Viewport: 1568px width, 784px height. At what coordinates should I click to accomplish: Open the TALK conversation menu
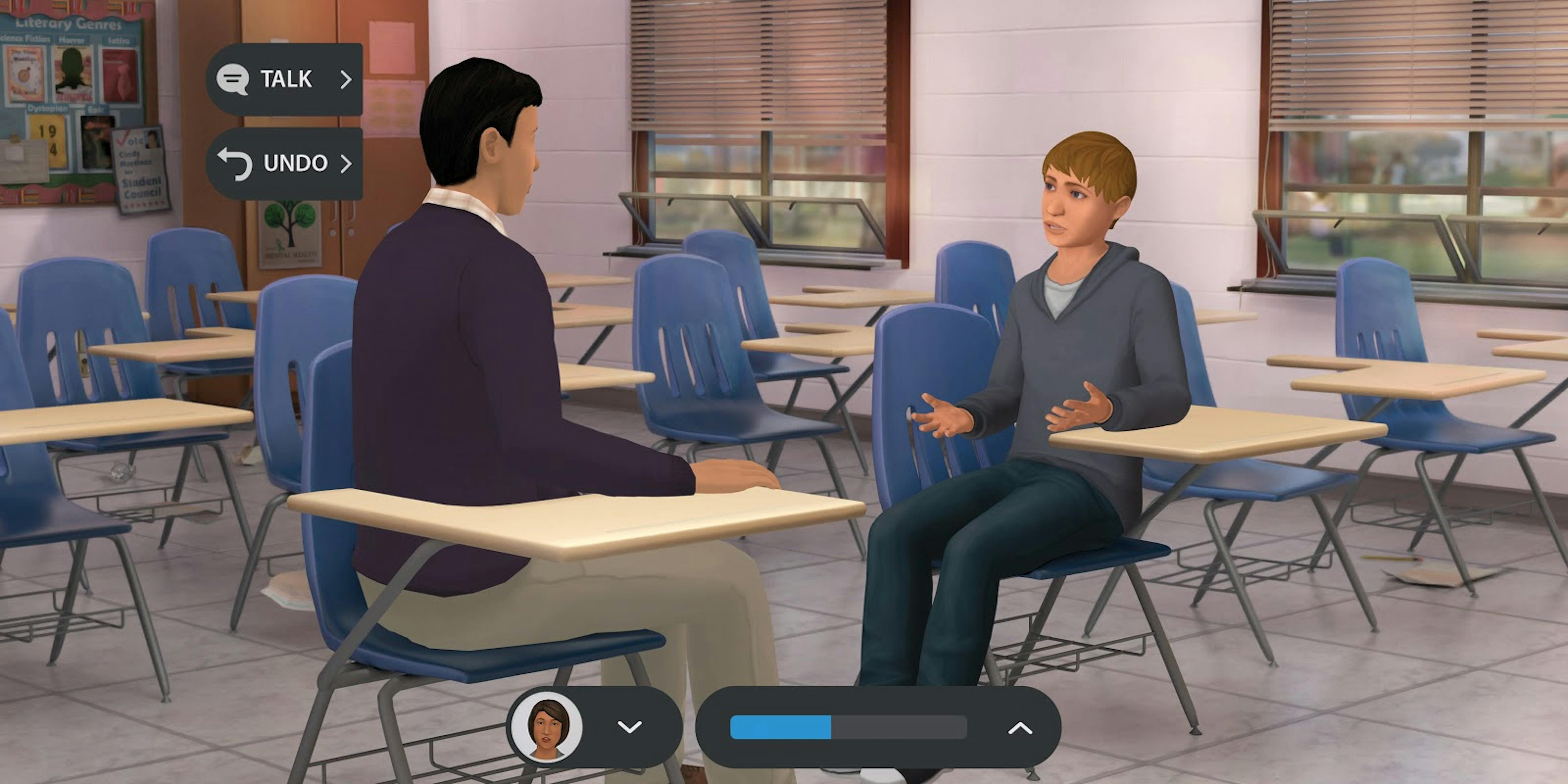(x=286, y=79)
